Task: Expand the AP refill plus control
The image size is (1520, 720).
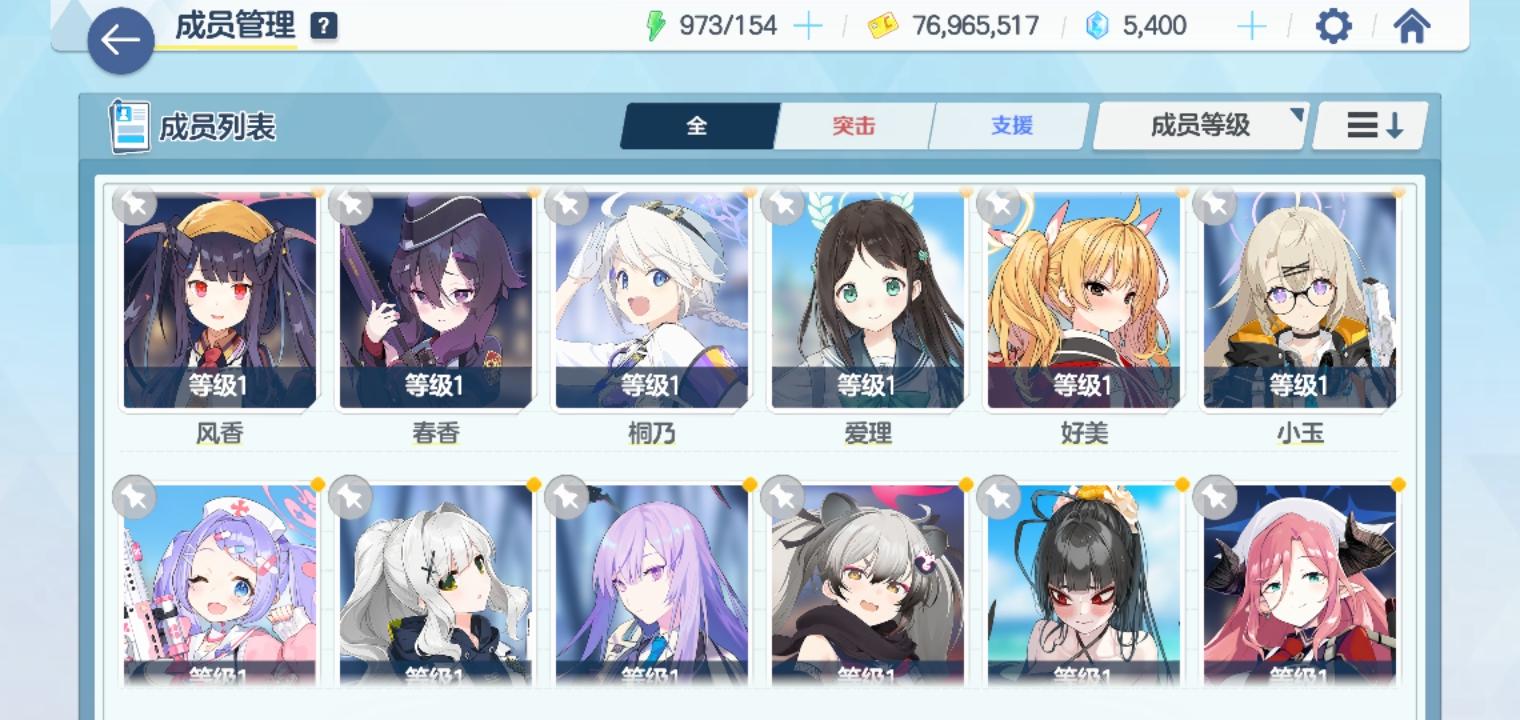Action: pos(809,25)
